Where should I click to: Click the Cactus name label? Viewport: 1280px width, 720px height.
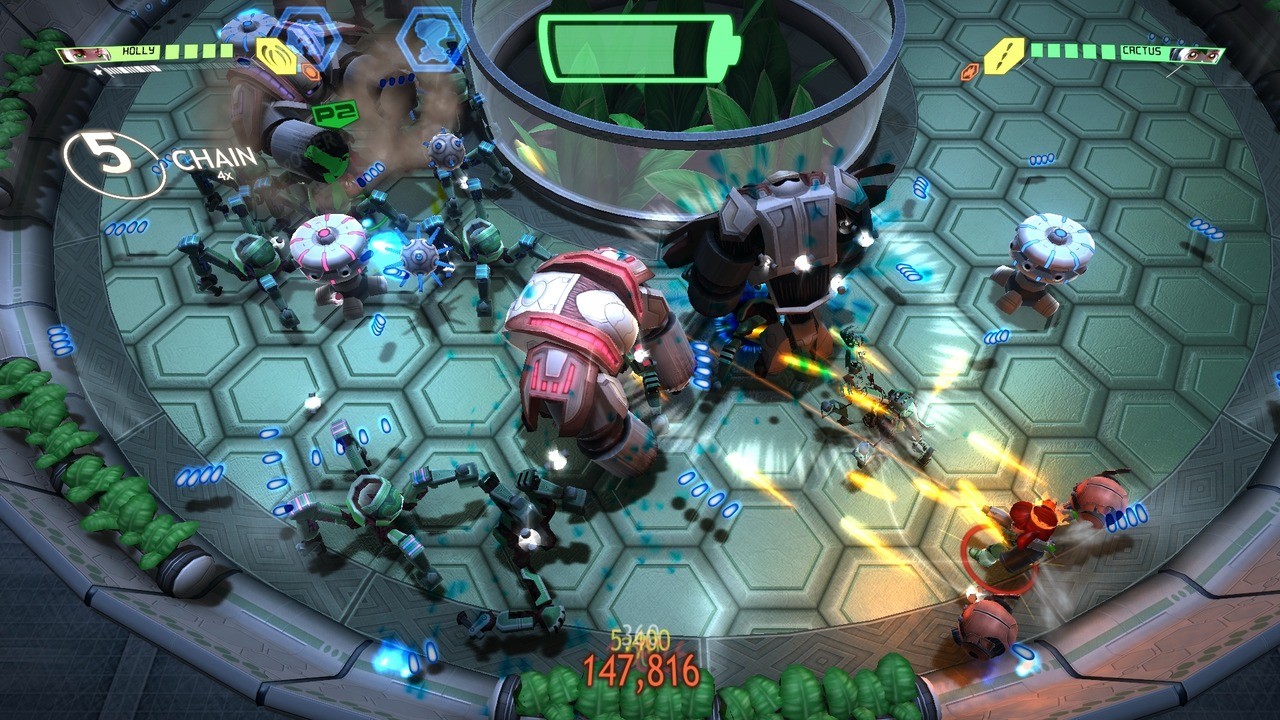click(x=1141, y=50)
